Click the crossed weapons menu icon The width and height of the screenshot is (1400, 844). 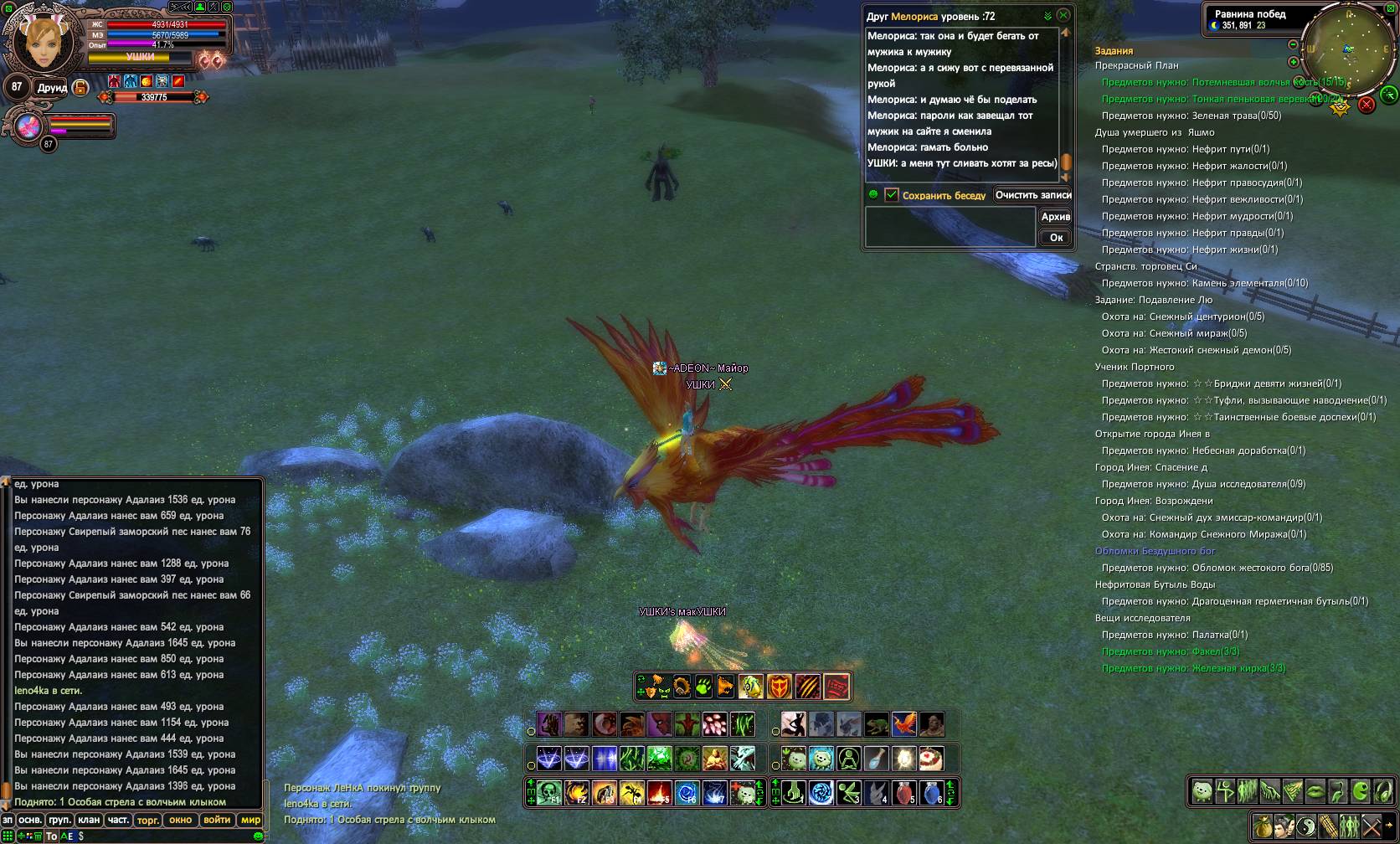(x=1371, y=827)
